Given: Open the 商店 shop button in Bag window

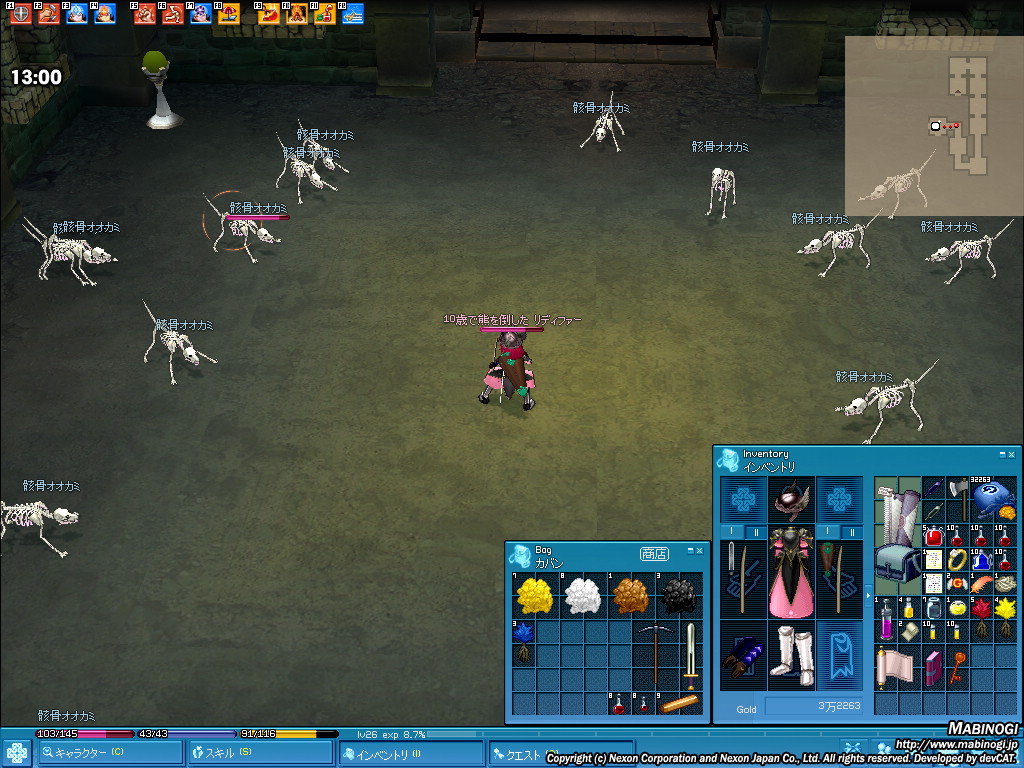Looking at the screenshot, I should click(x=654, y=553).
